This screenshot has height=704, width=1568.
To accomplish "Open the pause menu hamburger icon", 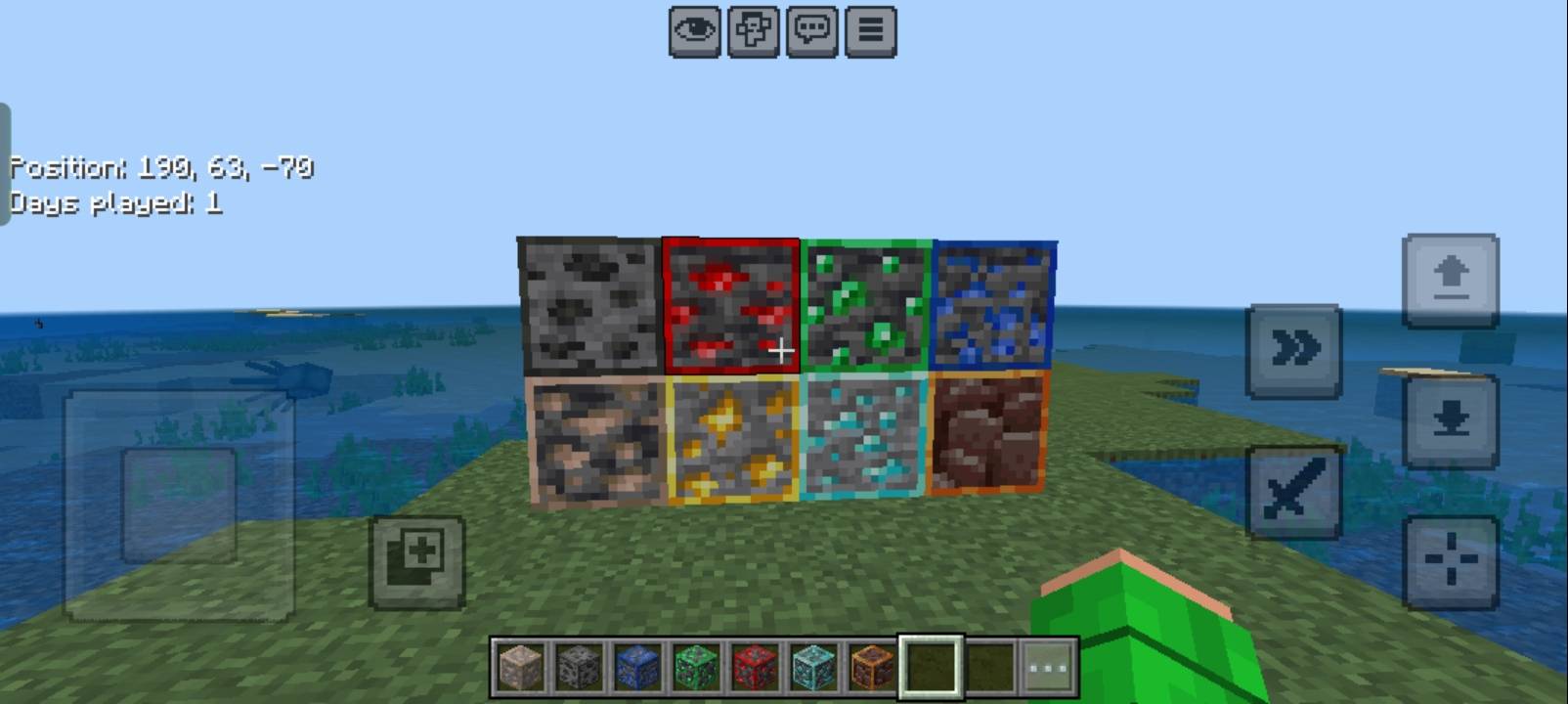I will [x=869, y=29].
